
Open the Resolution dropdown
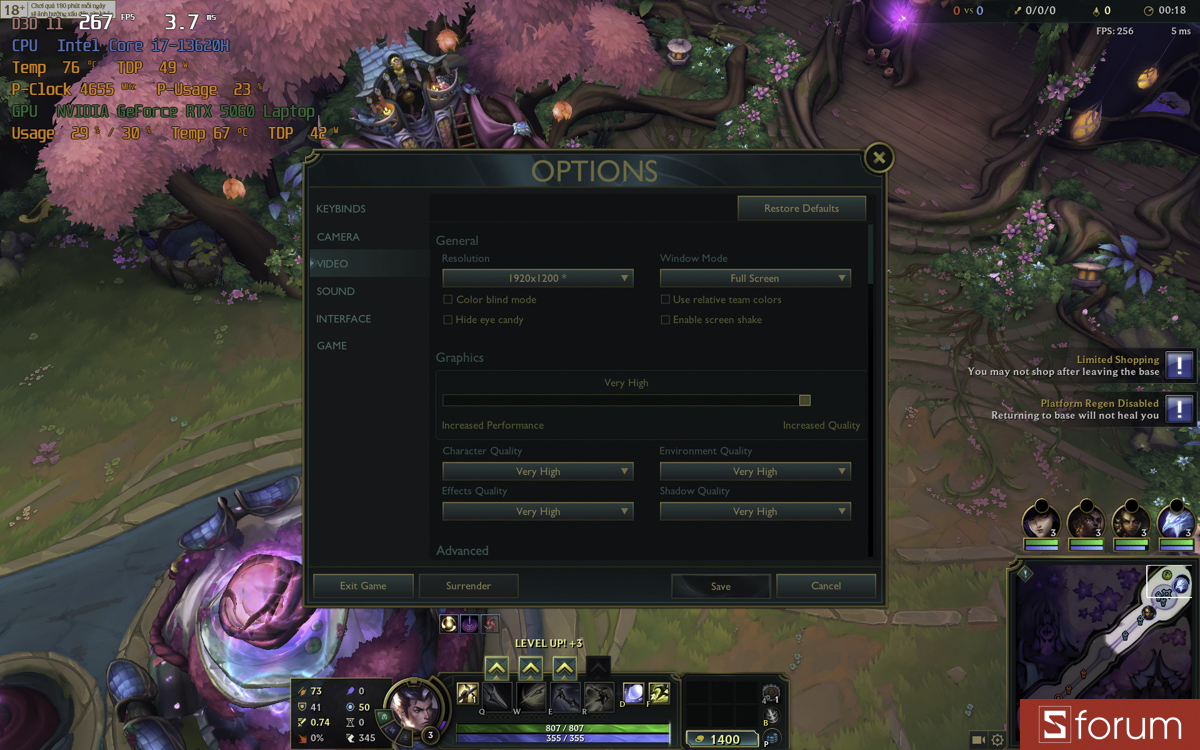538,278
